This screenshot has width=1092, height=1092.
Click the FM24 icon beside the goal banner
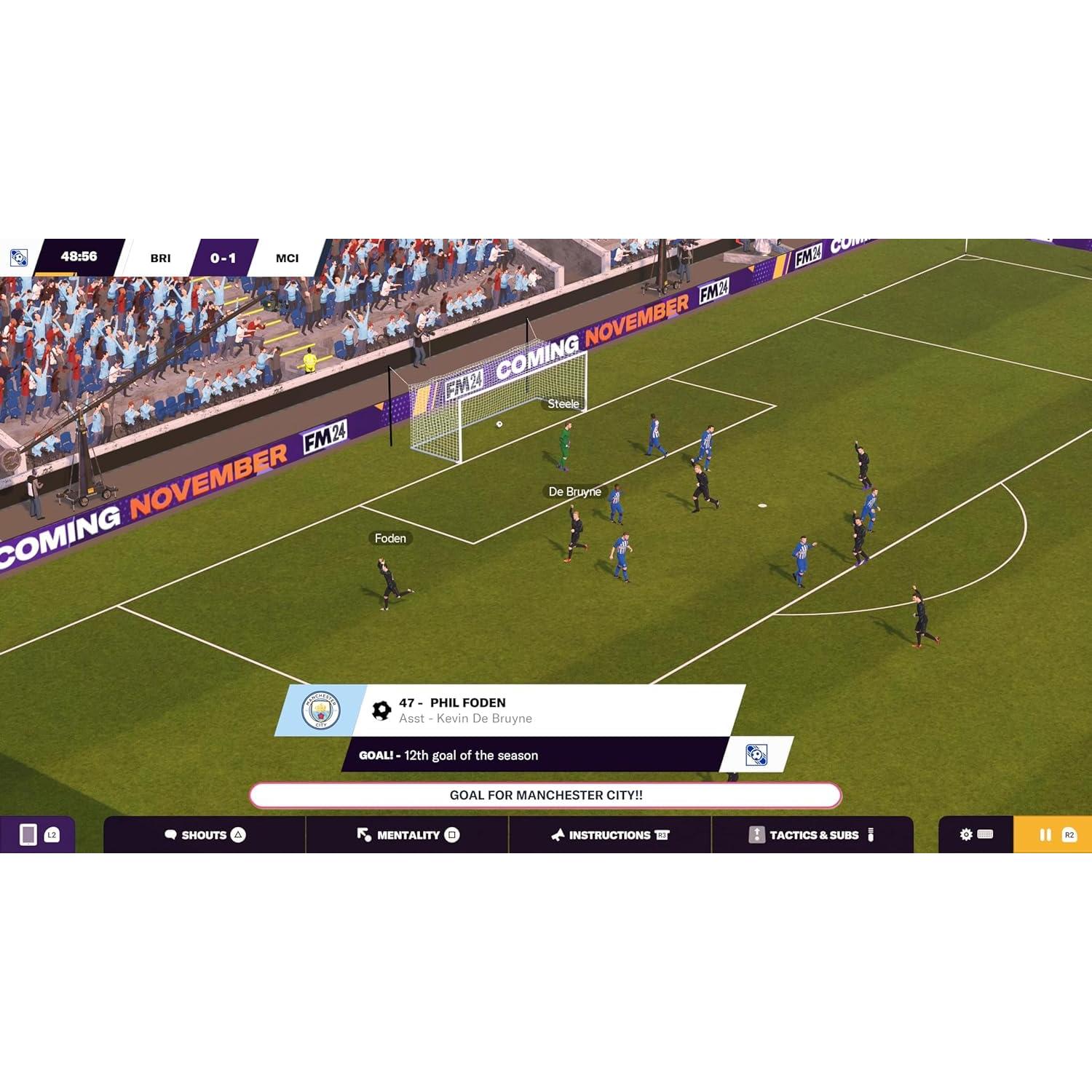point(758,756)
